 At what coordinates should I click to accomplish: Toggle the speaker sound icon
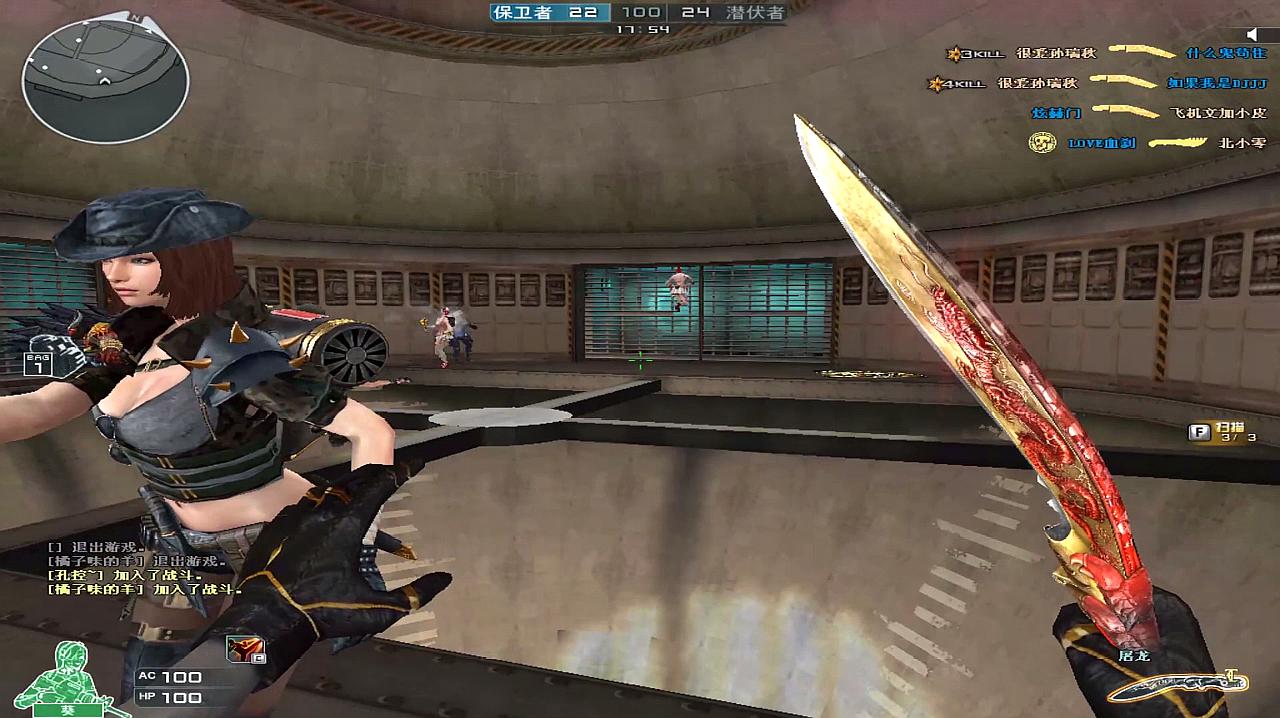pos(1256,34)
